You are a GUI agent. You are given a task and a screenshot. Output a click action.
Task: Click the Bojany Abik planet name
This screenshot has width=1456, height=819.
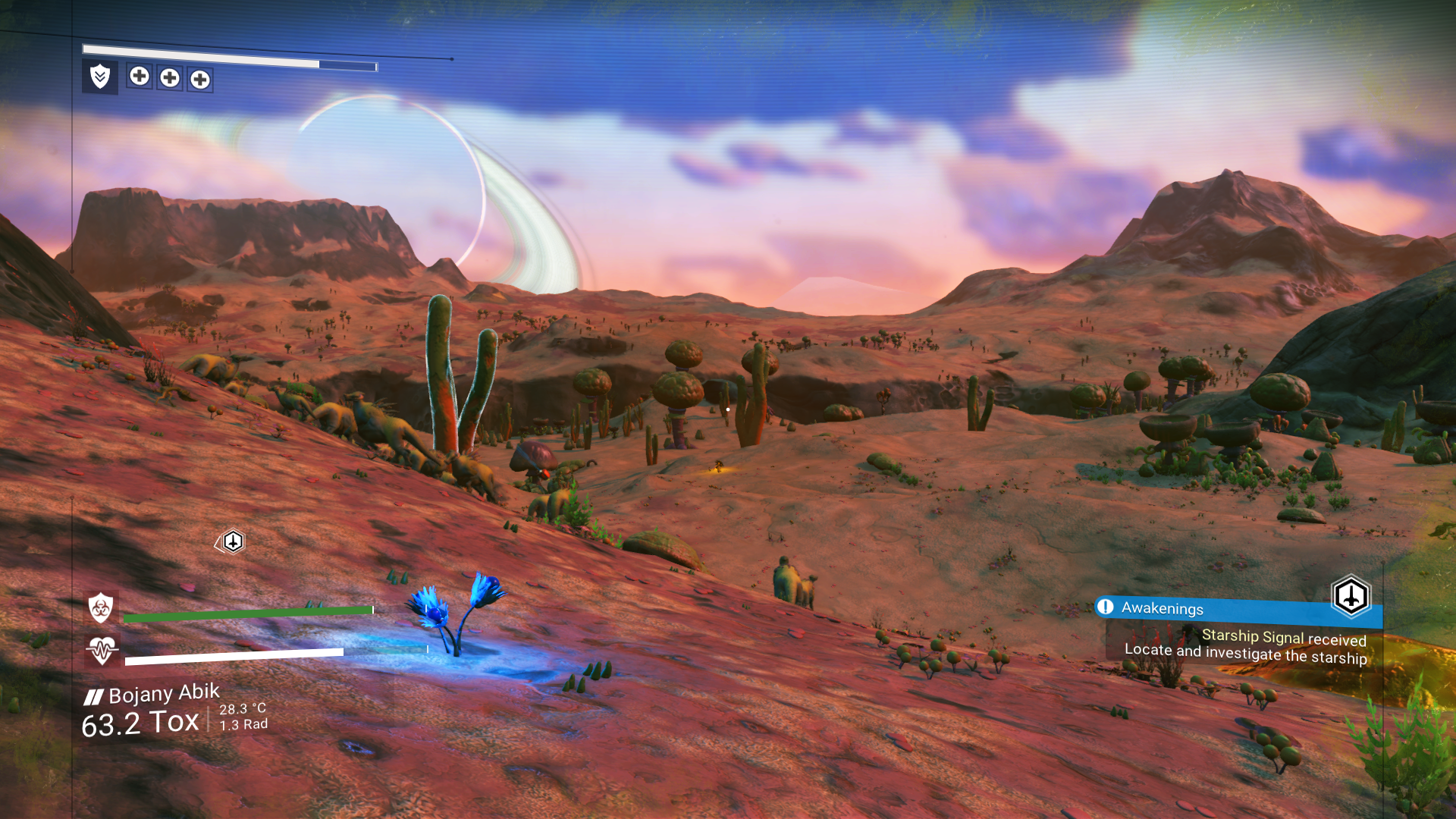click(164, 693)
